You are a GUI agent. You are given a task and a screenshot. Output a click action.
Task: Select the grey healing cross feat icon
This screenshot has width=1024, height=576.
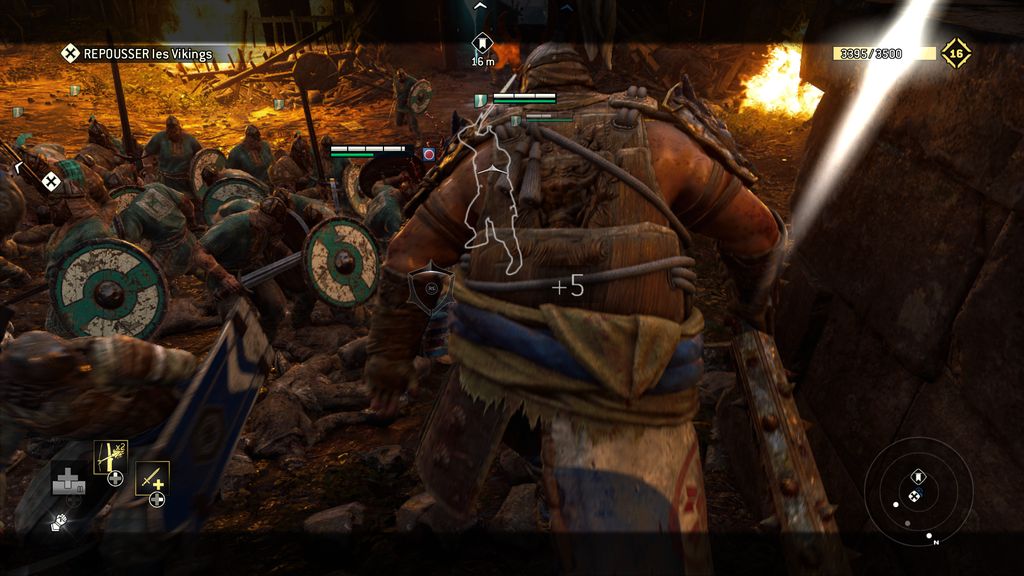pyautogui.click(x=68, y=479)
